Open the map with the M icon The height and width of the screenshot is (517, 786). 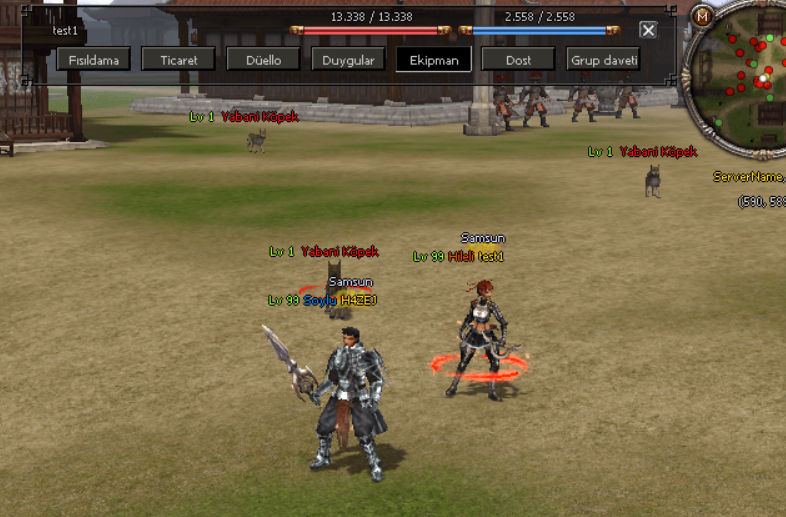pyautogui.click(x=702, y=16)
